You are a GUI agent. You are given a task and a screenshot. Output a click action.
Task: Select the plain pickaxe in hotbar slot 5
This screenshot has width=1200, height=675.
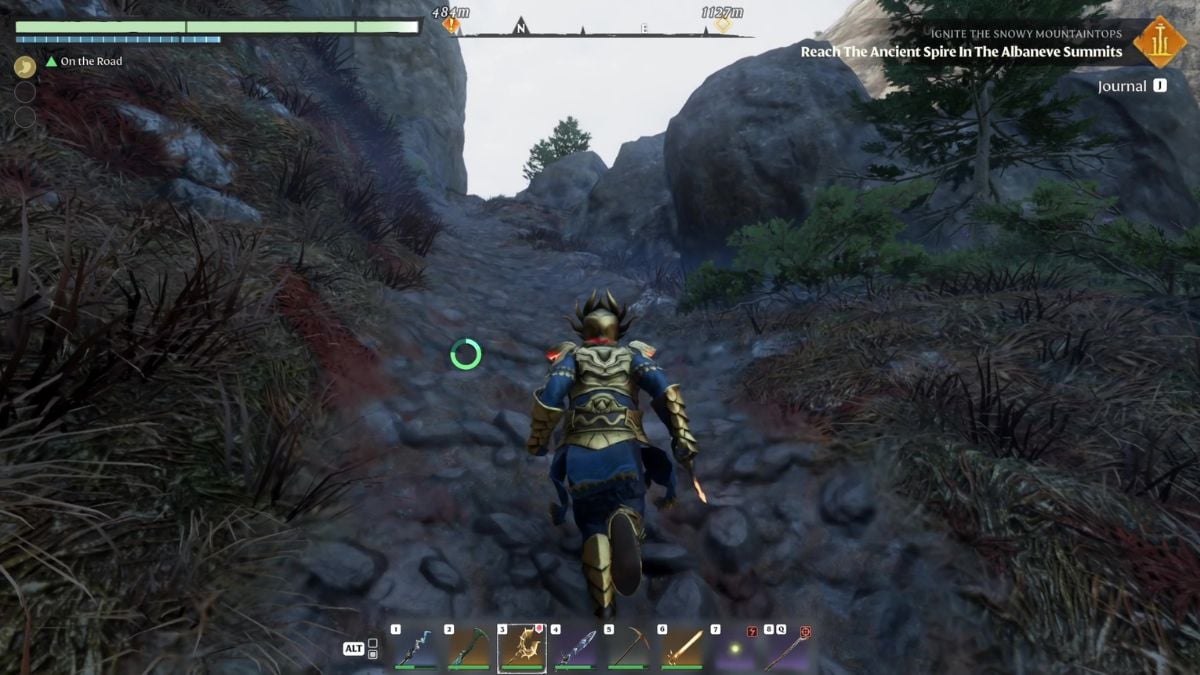628,649
